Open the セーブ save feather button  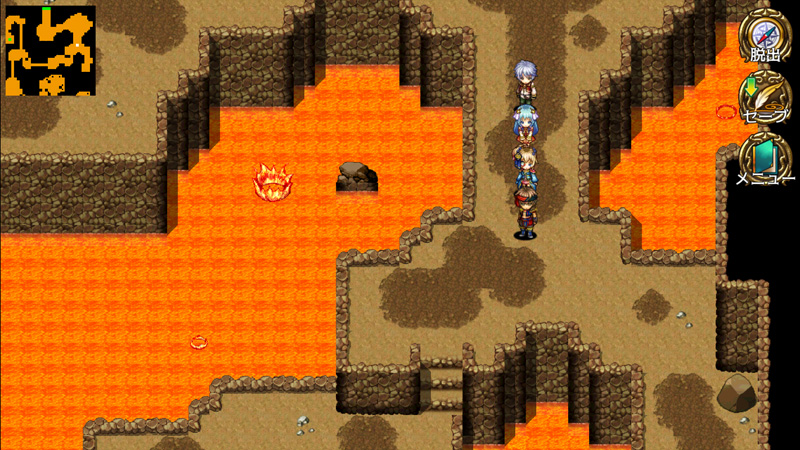pyautogui.click(x=765, y=98)
